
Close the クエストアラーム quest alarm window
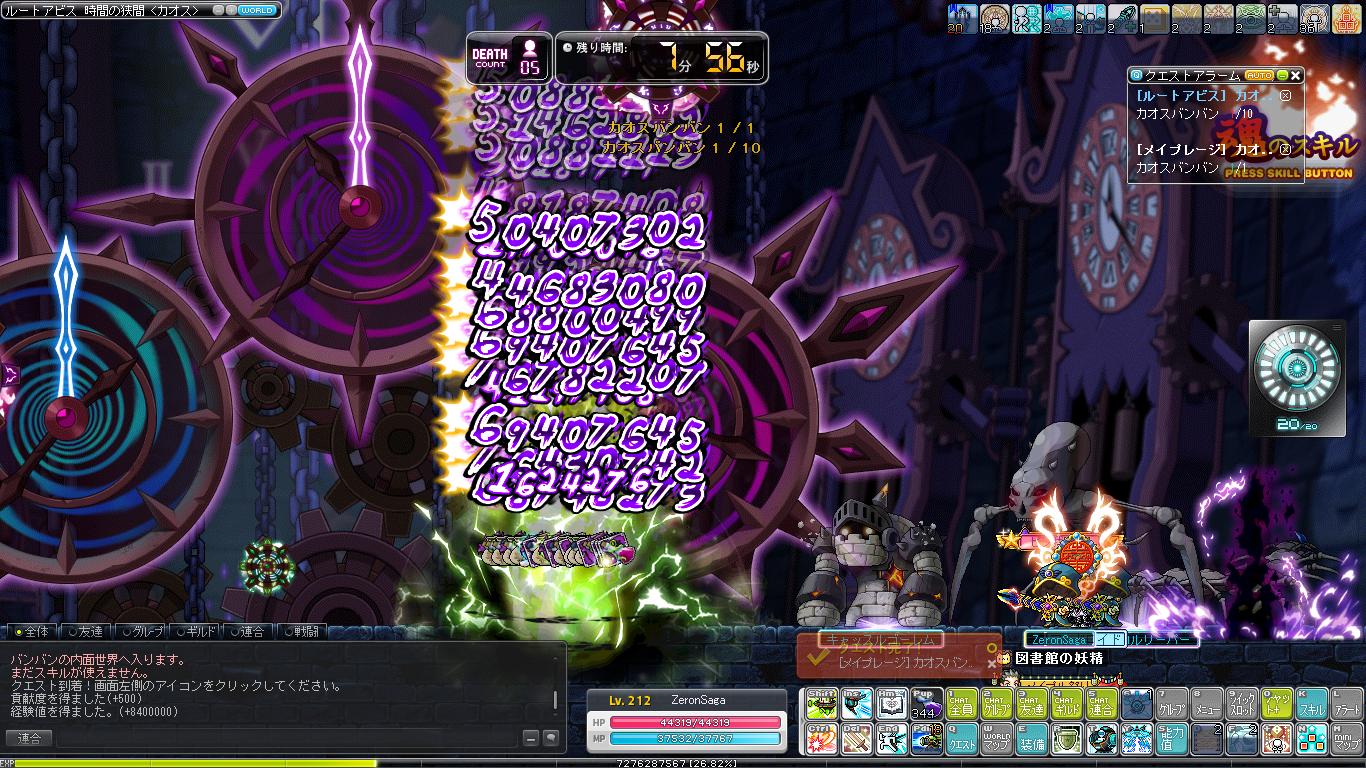[x=1296, y=75]
